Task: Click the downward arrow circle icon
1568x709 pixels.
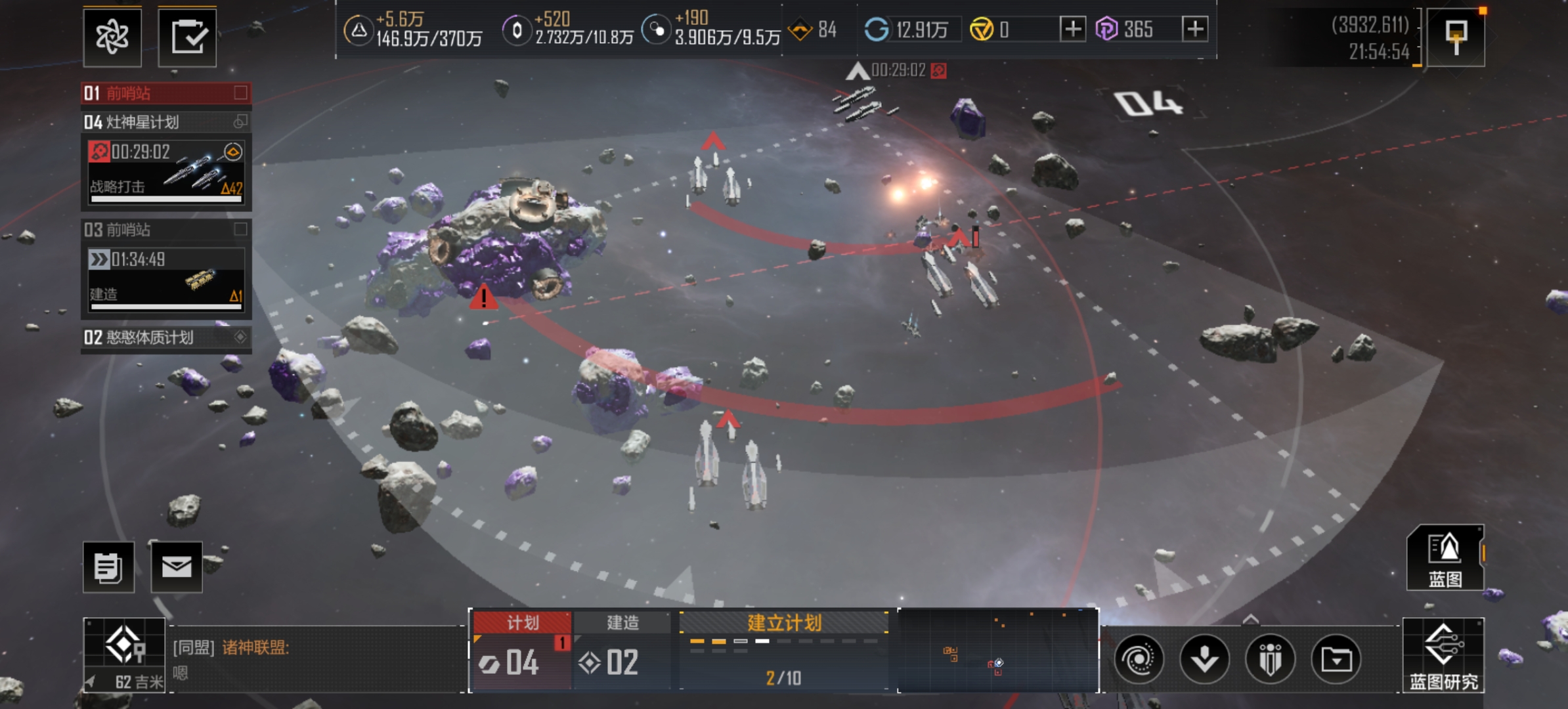Action: [x=1204, y=658]
